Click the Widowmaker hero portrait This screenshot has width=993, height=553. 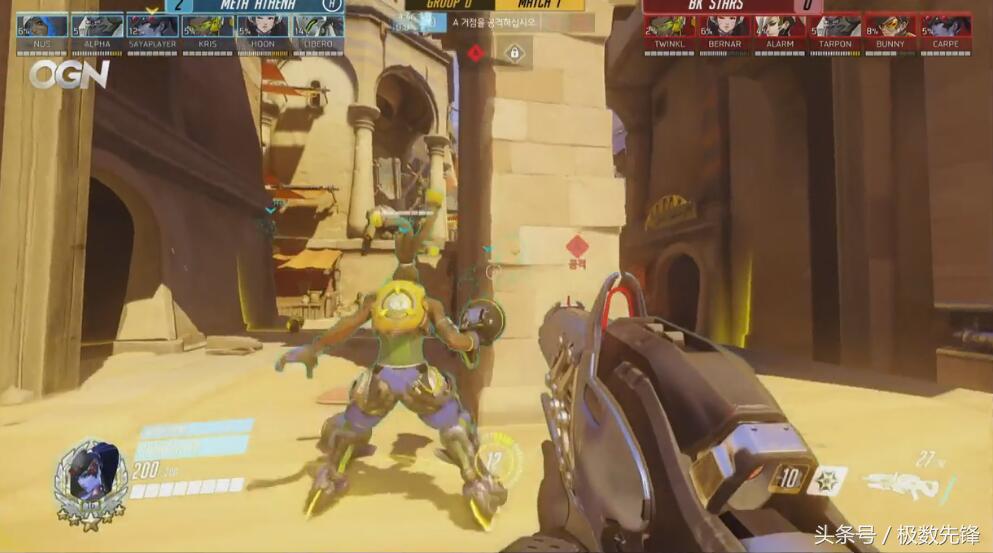click(x=90, y=480)
